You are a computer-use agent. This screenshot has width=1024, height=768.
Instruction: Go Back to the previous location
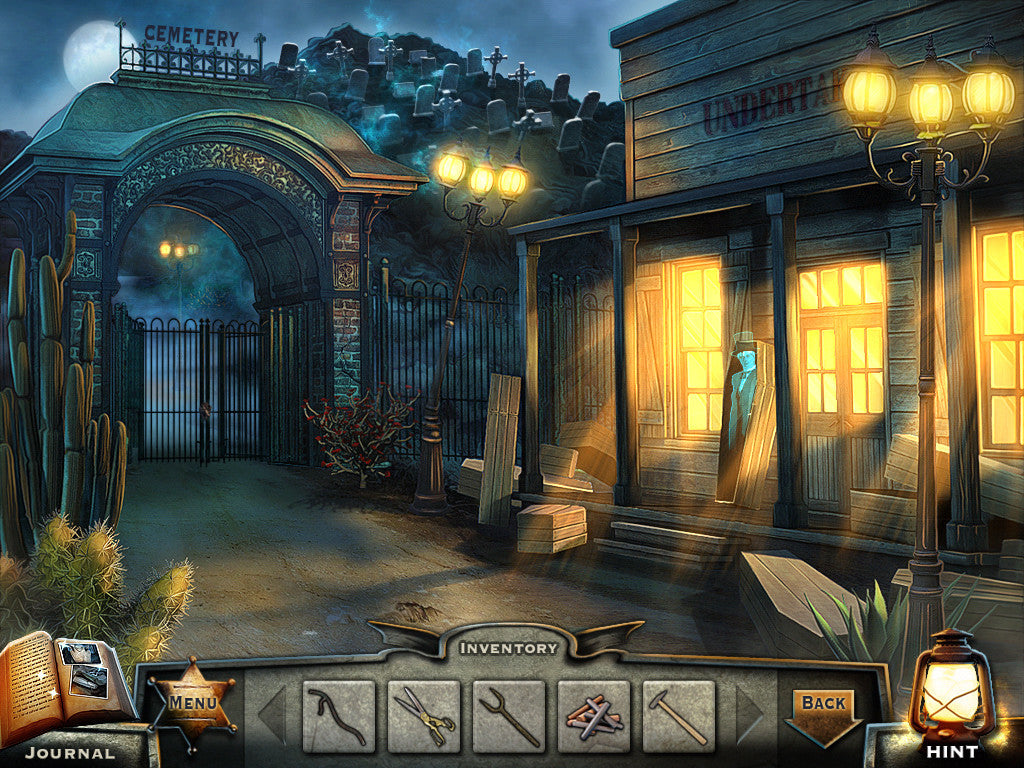(x=824, y=709)
